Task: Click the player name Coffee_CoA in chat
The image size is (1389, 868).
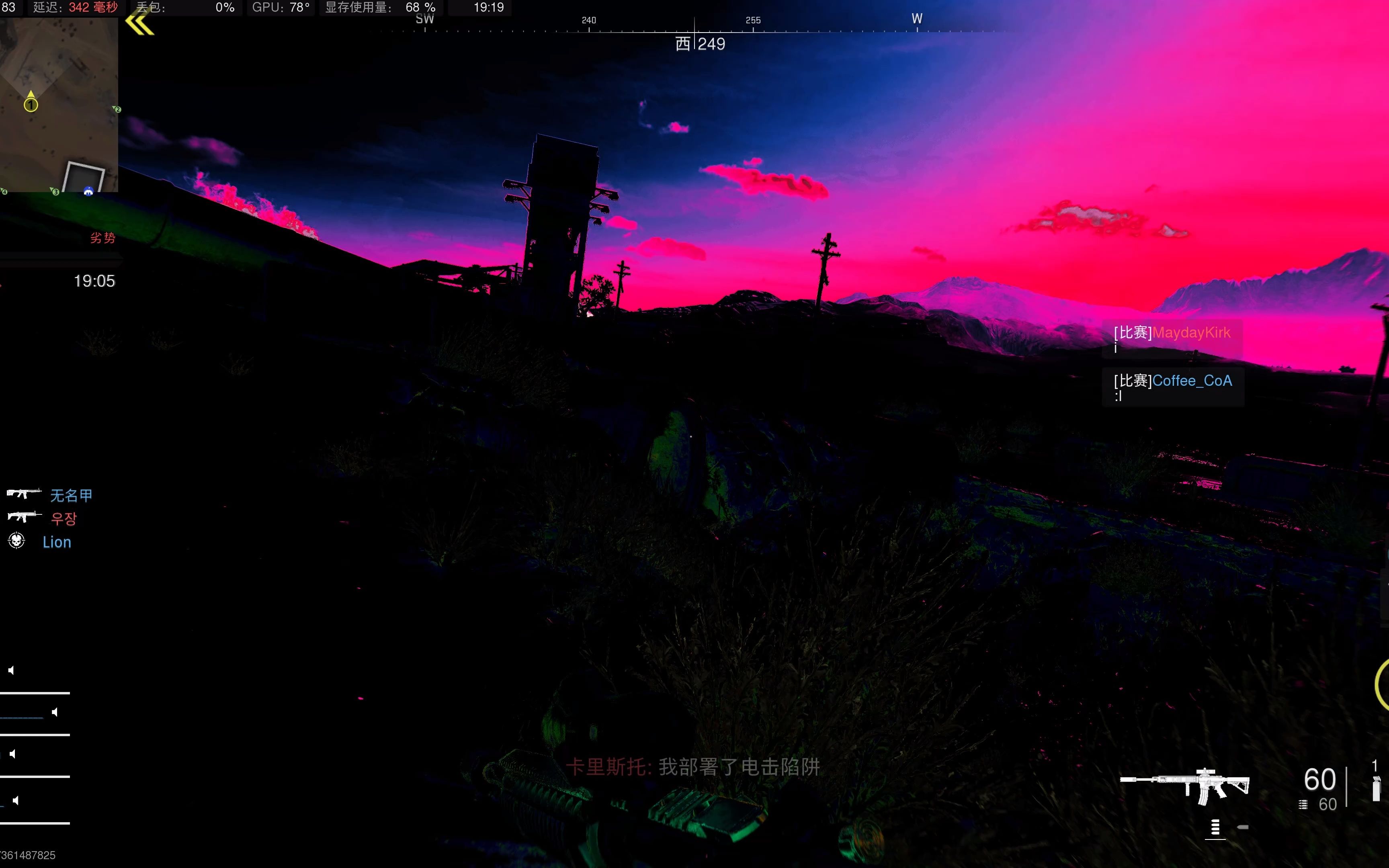Action: pos(1192,380)
